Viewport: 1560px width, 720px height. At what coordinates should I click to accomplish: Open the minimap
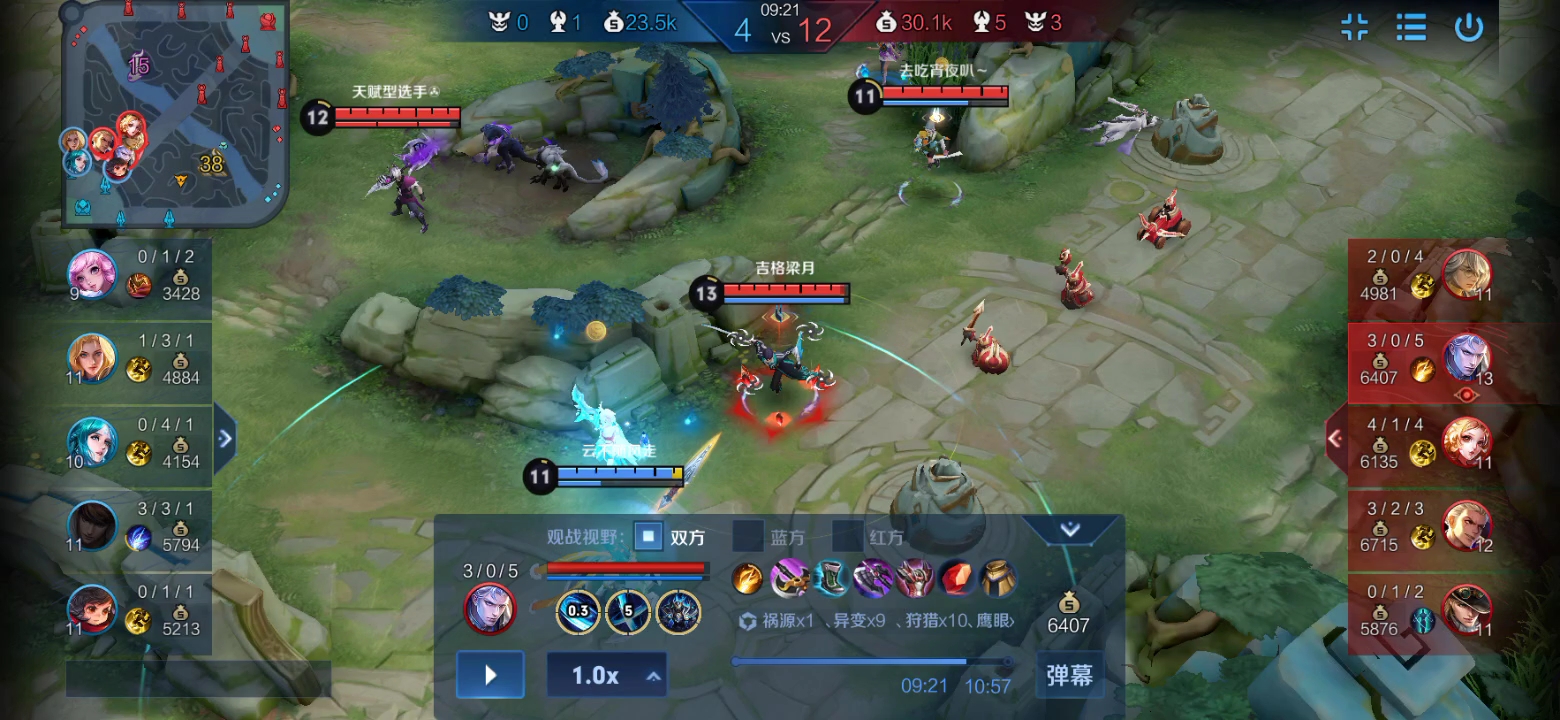(x=175, y=113)
